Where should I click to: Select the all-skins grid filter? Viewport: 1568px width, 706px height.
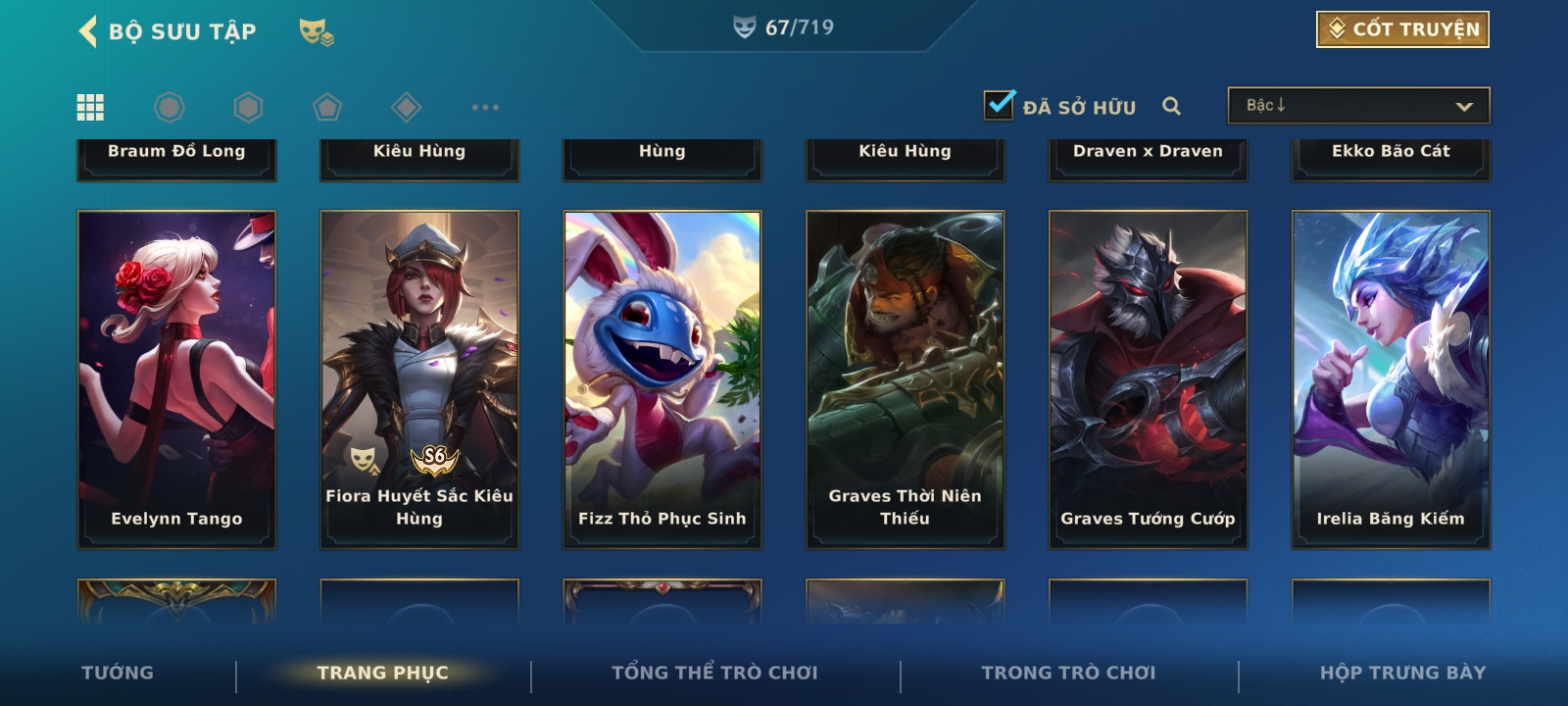click(x=90, y=107)
